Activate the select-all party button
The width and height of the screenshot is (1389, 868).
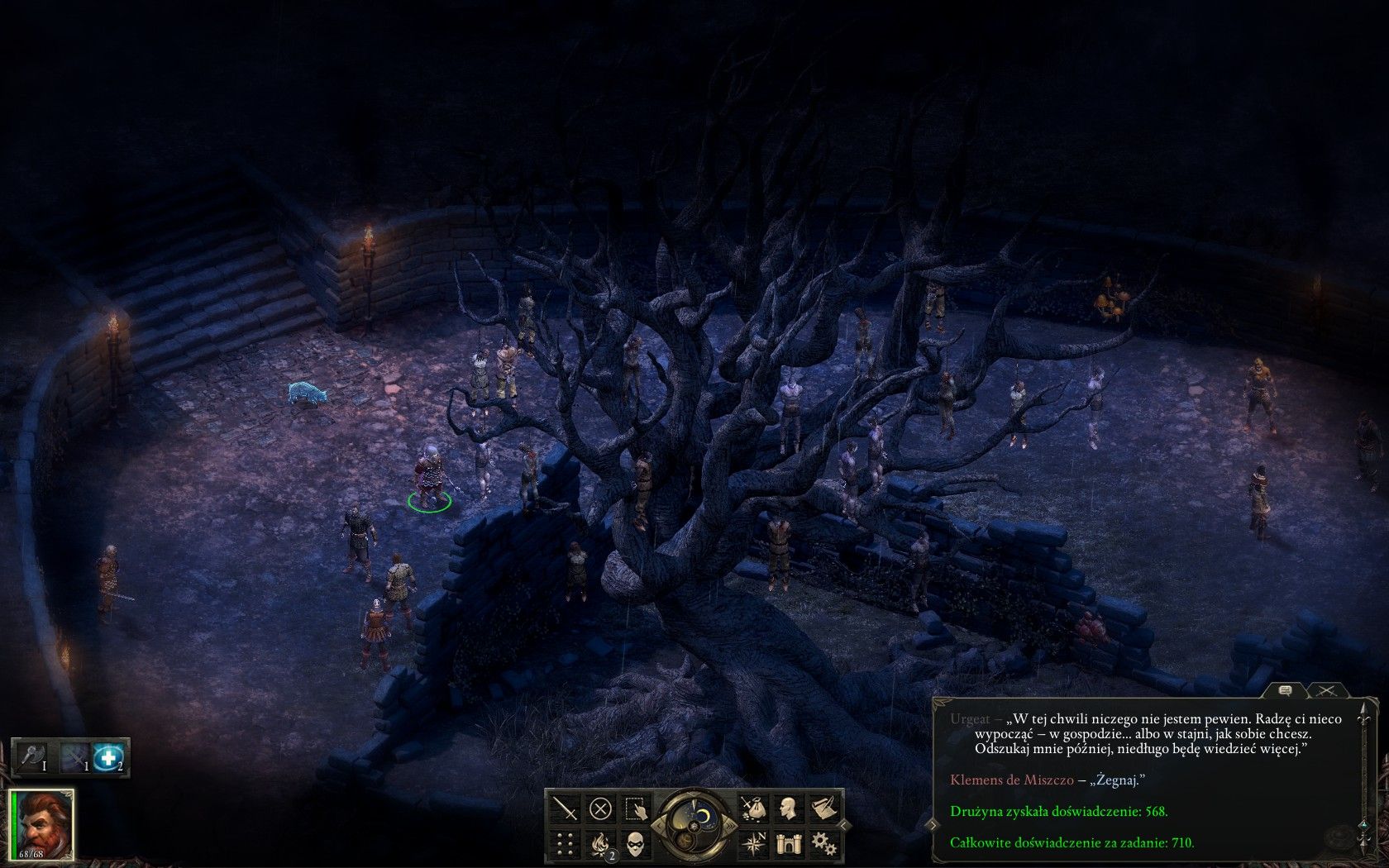636,808
